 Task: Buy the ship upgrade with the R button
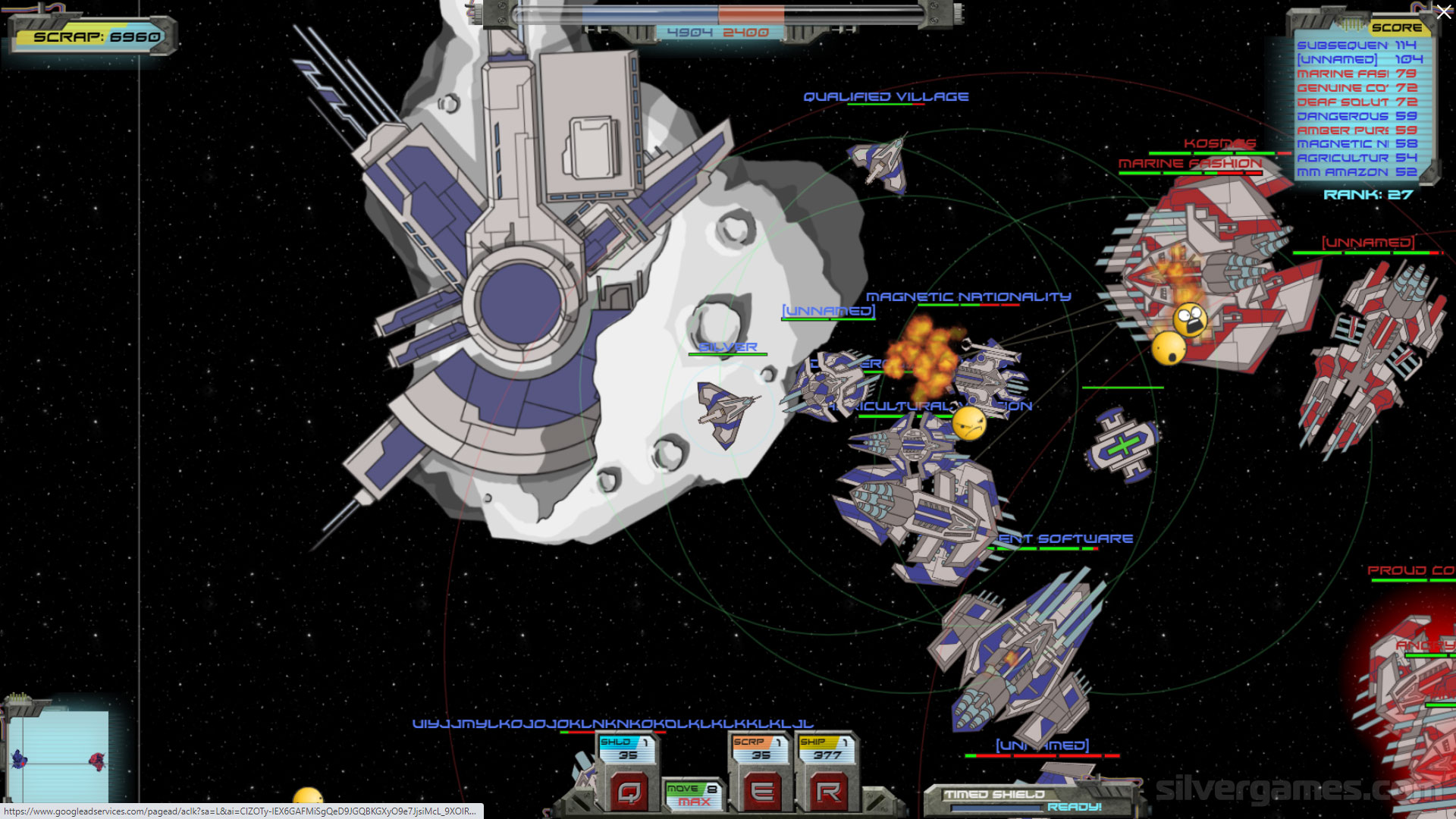[827, 792]
